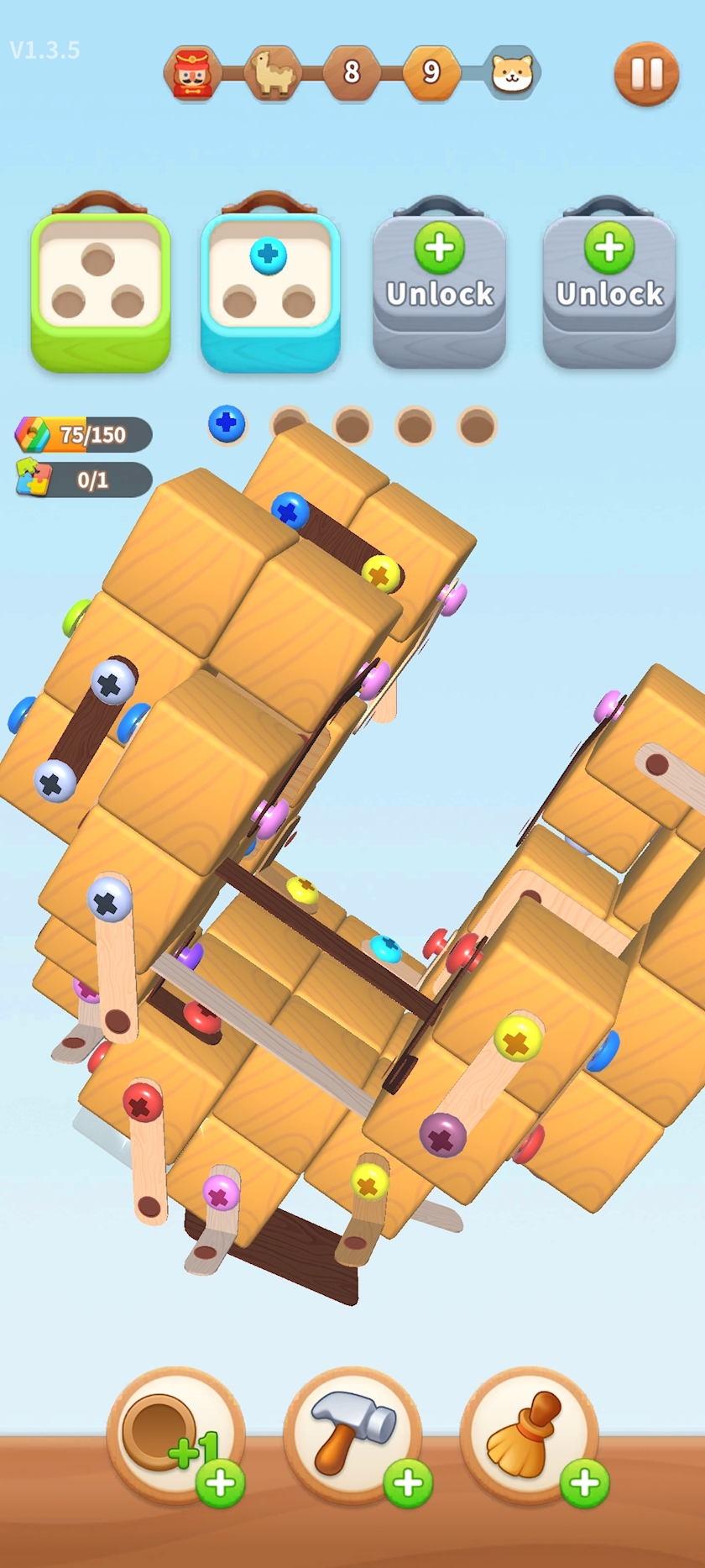The width and height of the screenshot is (705, 1568).
Task: Activate the broom booster
Action: pyautogui.click(x=529, y=1434)
